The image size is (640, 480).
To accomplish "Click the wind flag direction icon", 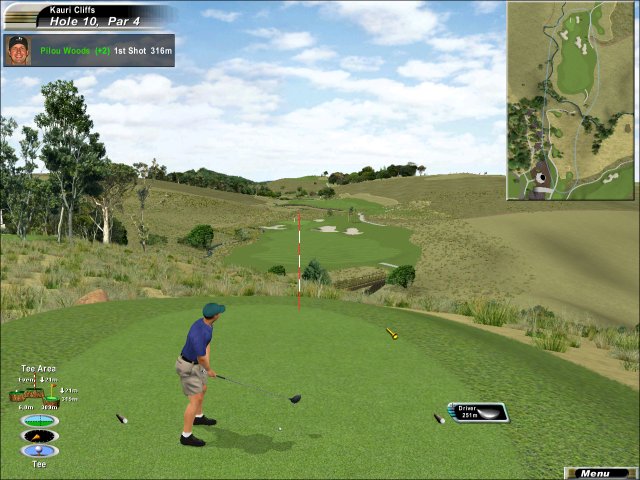I will click(x=39, y=436).
